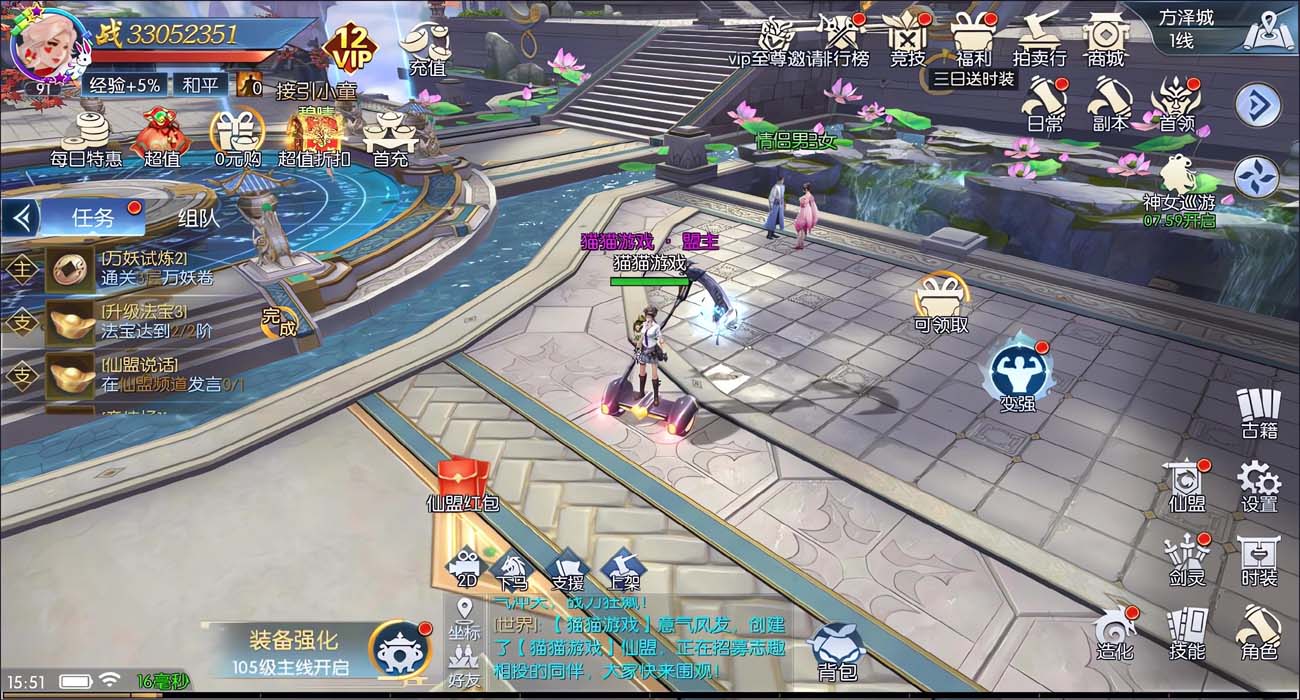Open the 充值 recharge shop
The image size is (1300, 700).
point(426,46)
